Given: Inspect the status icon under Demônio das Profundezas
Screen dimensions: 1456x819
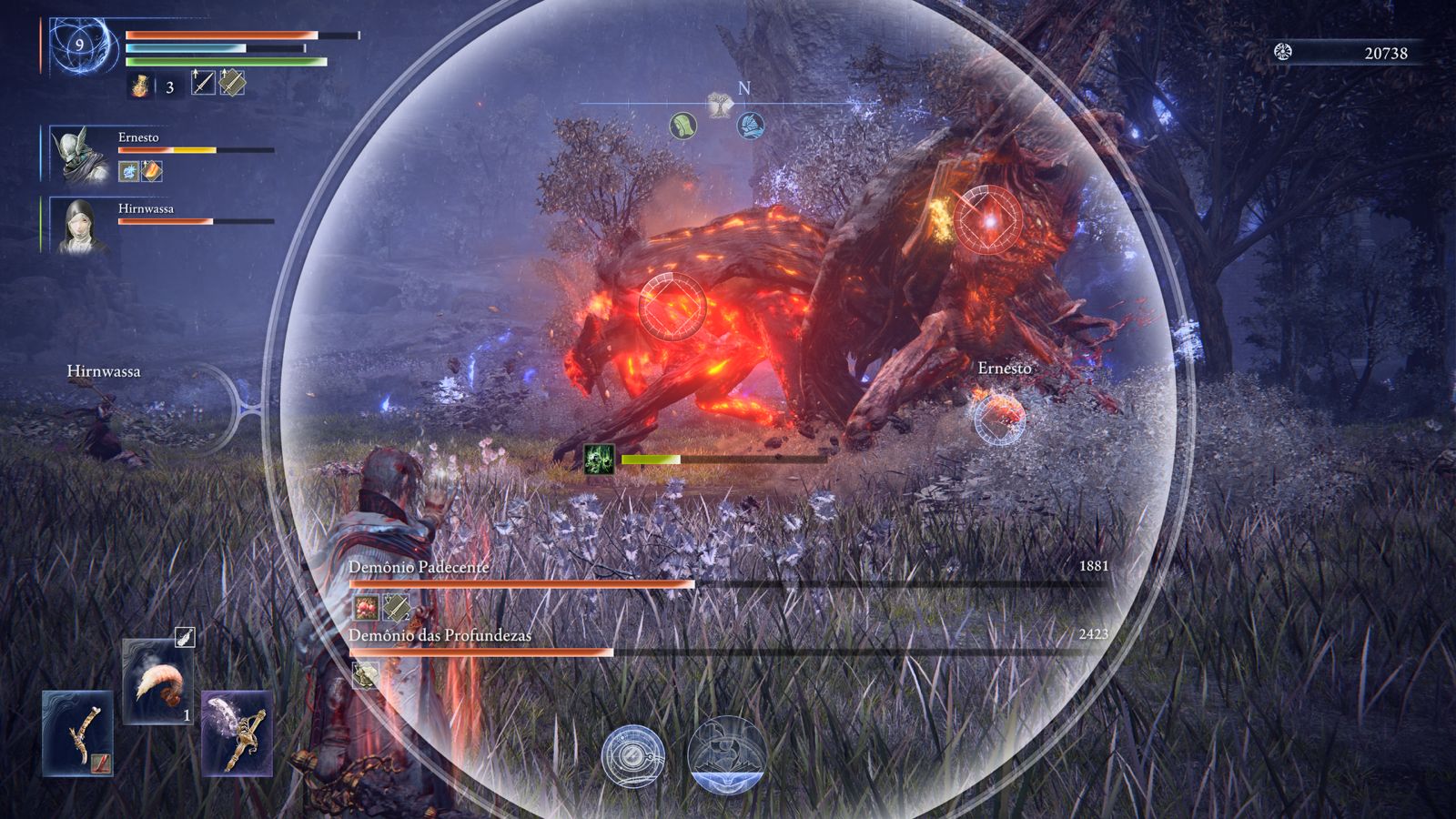Looking at the screenshot, I should click(x=366, y=674).
